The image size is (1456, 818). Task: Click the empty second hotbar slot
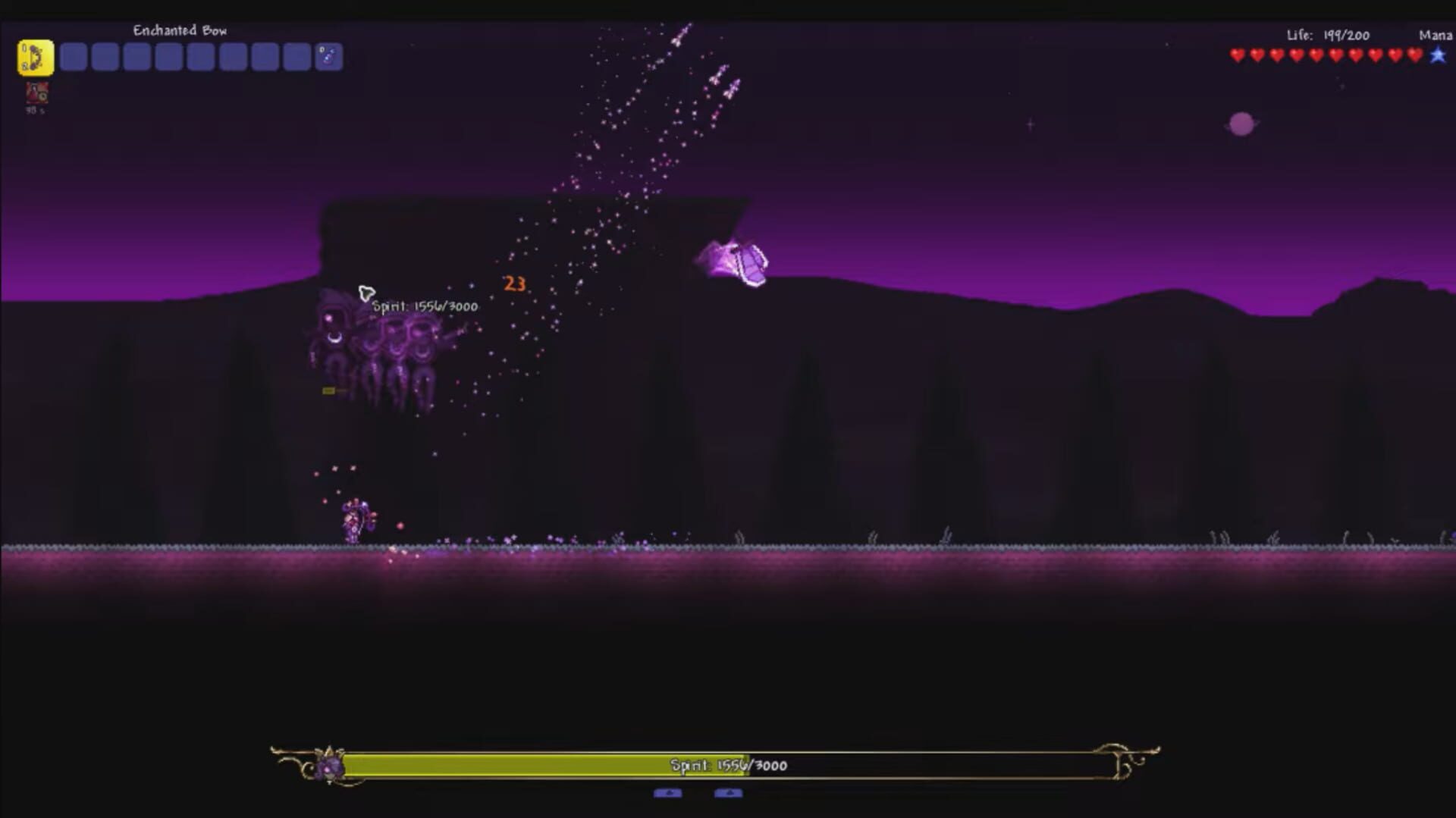tap(74, 56)
